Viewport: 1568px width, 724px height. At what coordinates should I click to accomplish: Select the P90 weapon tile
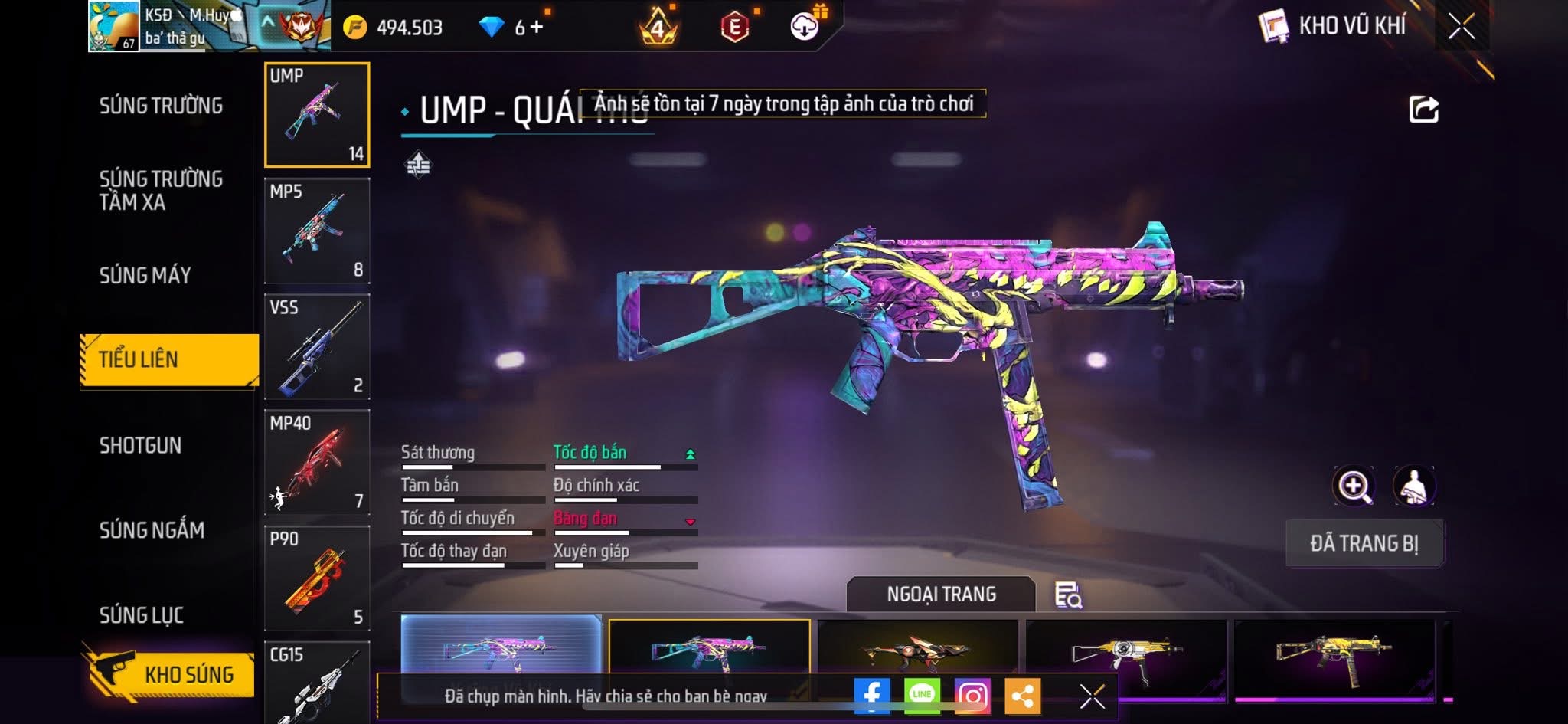(317, 578)
